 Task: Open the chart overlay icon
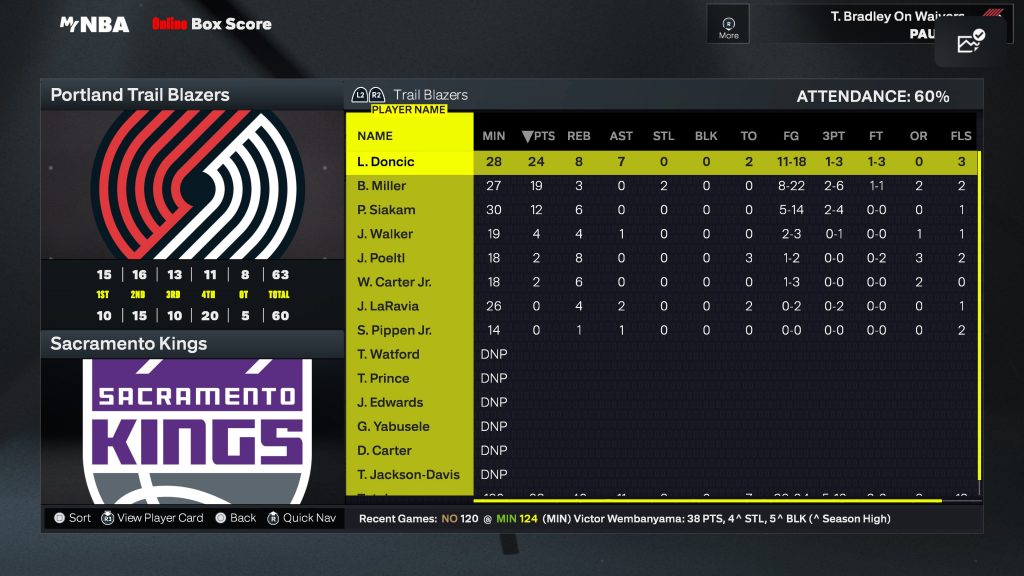[x=971, y=42]
